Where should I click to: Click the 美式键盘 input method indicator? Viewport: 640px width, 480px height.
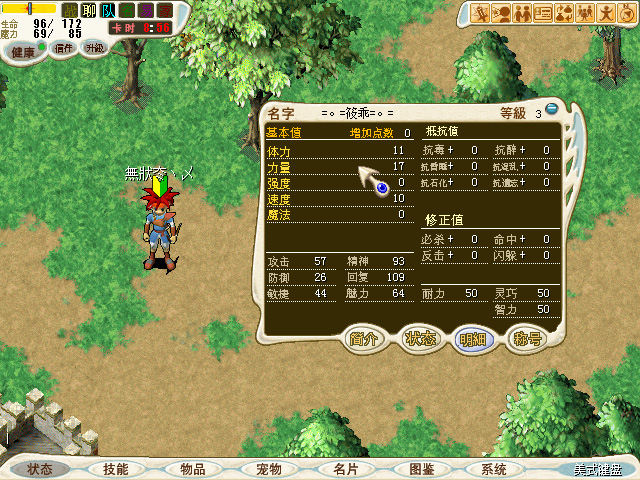598,469
